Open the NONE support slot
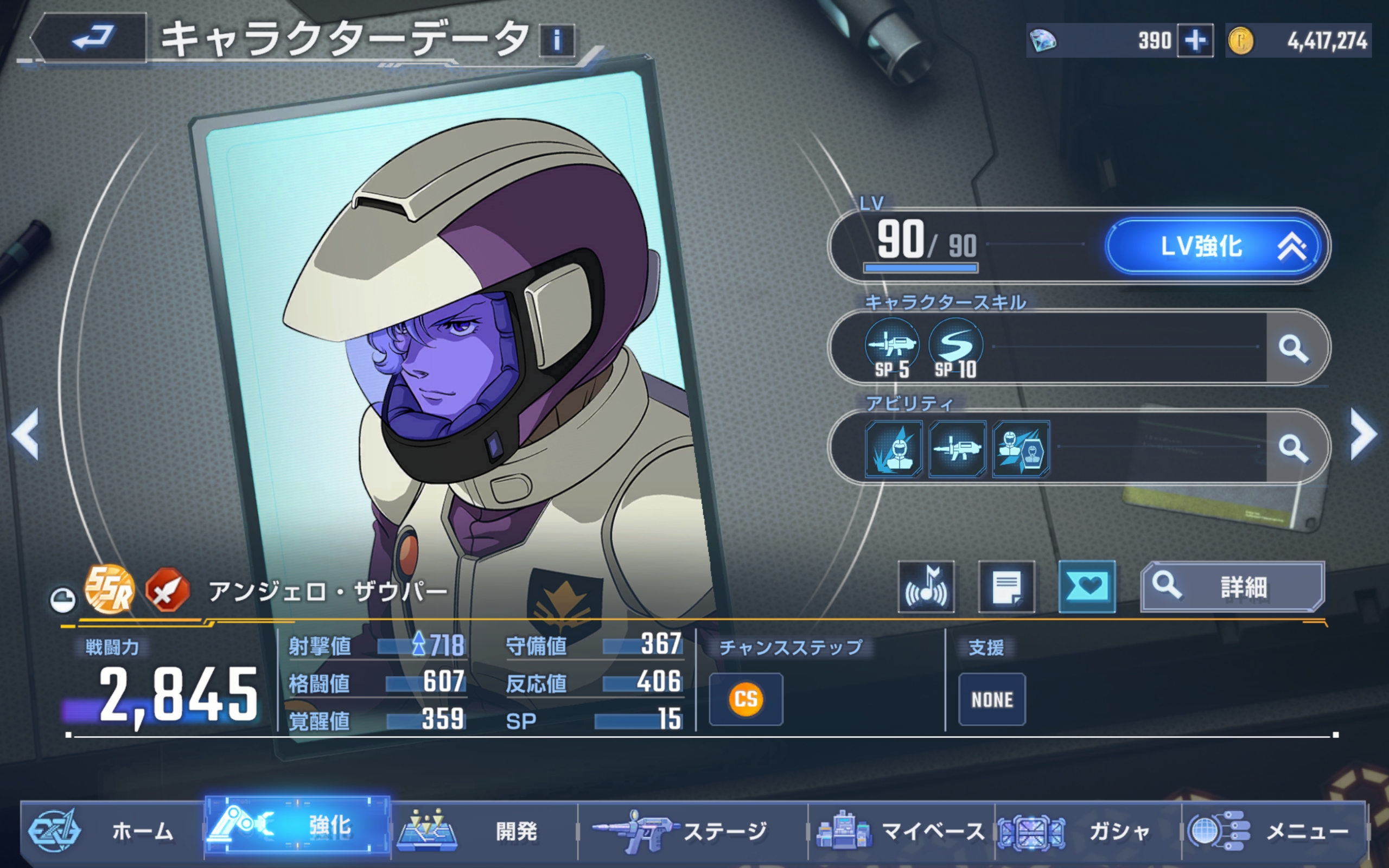The image size is (1389, 868). click(992, 699)
